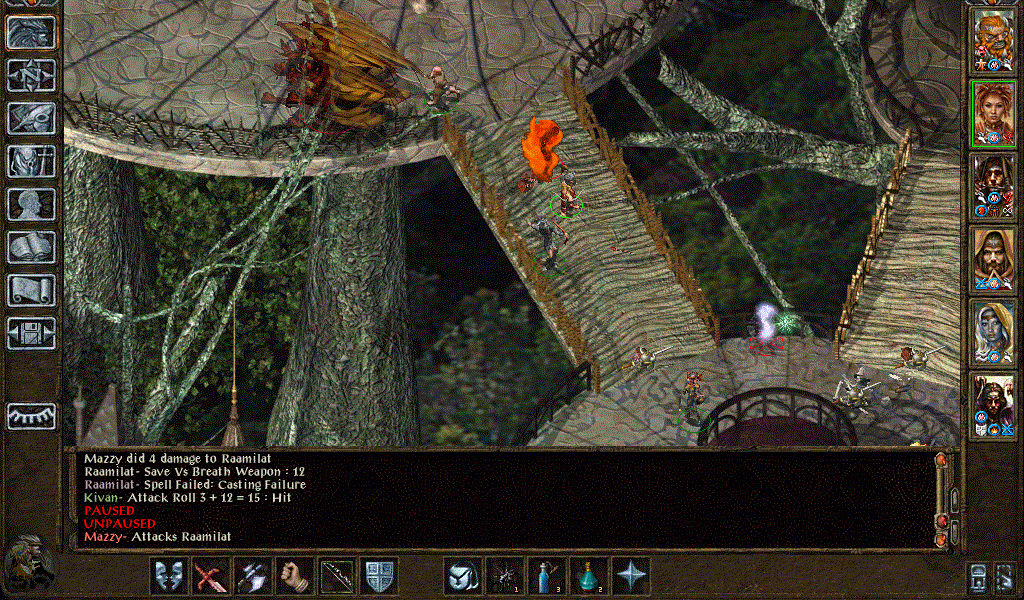Choose the red sword Attack action
The image size is (1024, 600).
[x=211, y=576]
